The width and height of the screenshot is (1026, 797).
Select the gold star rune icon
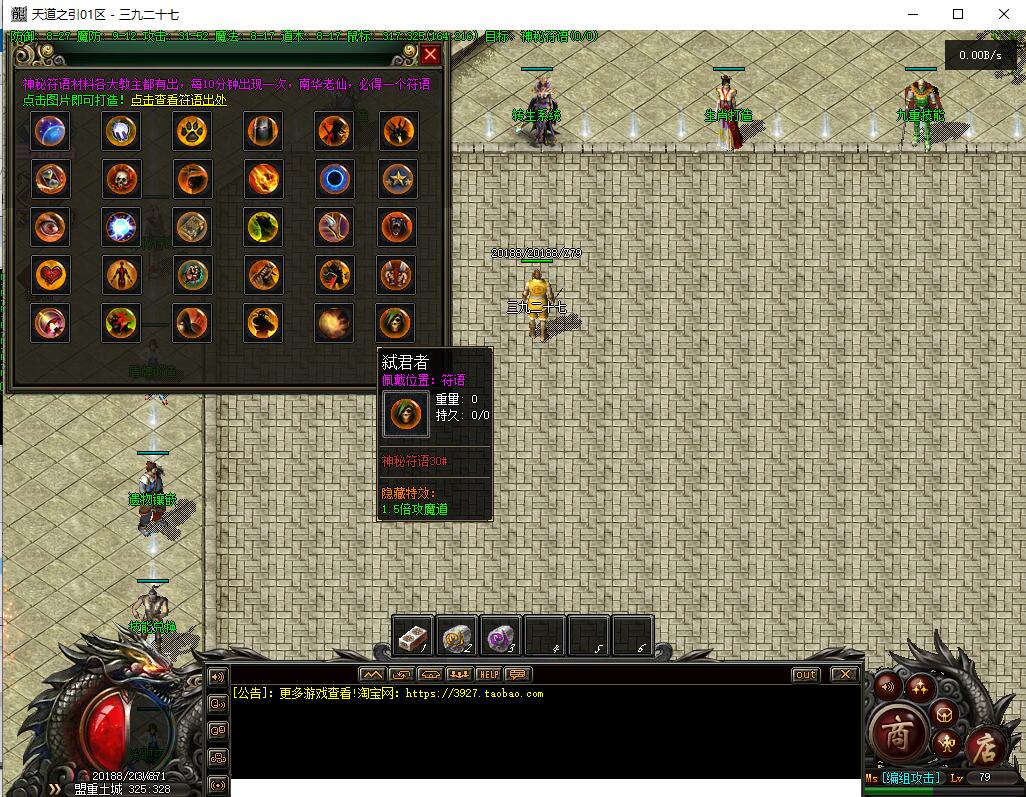point(397,179)
